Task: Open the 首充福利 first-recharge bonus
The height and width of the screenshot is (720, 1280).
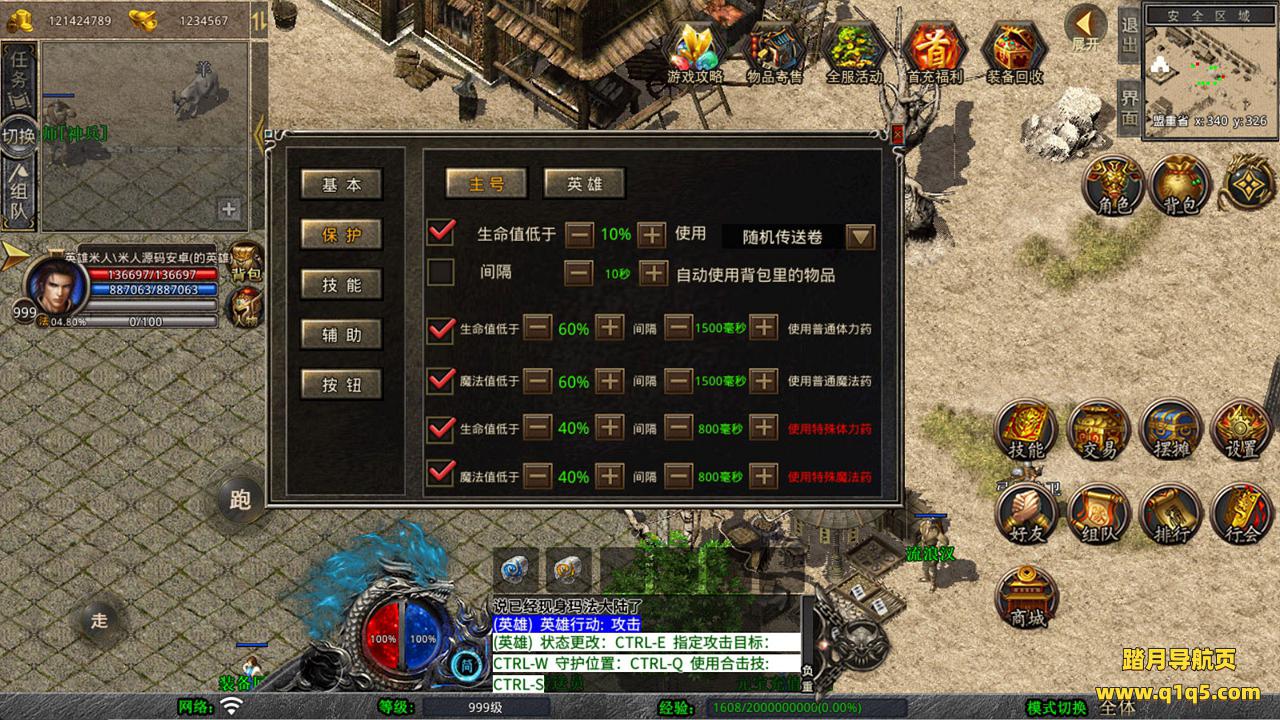Action: tap(932, 50)
